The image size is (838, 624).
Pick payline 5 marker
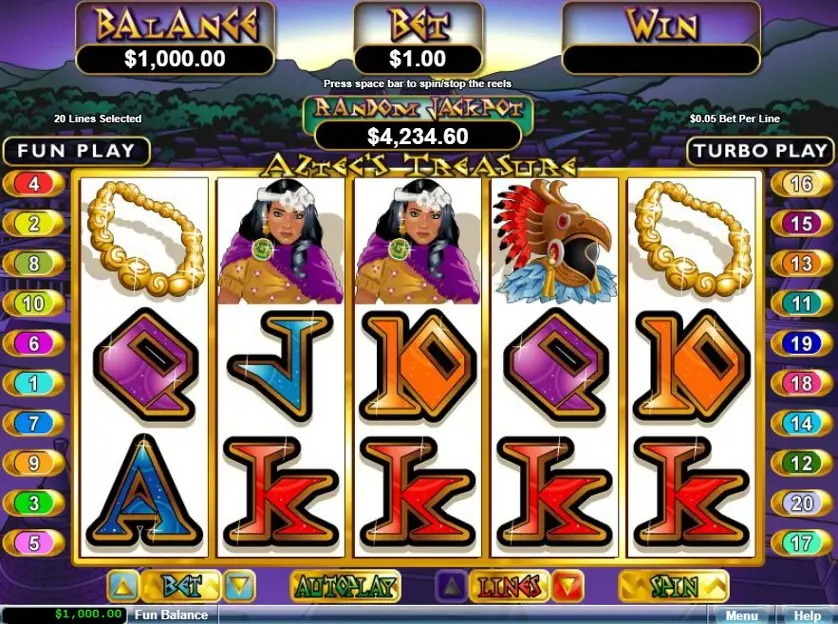click(33, 543)
